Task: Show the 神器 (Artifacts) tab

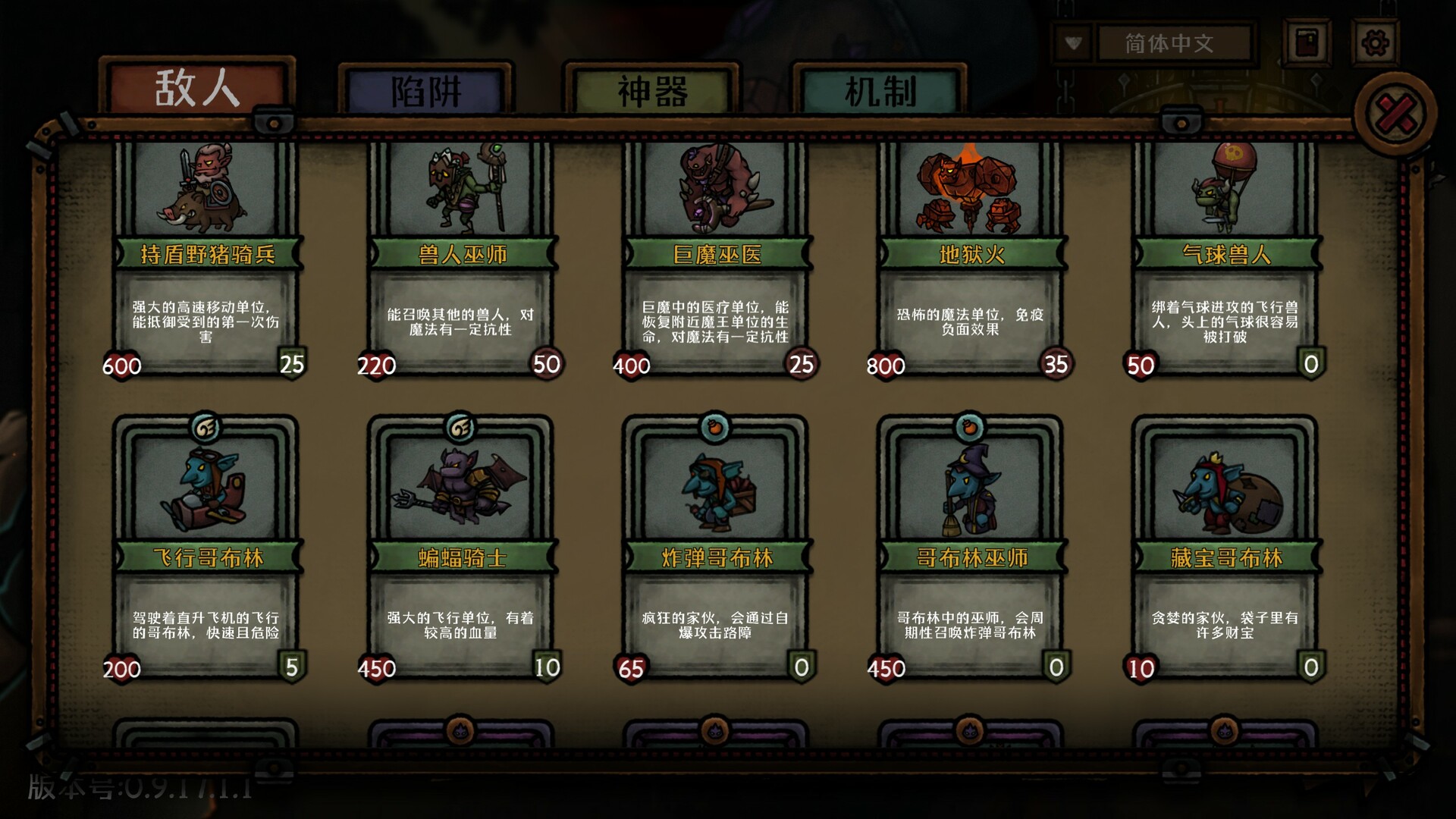Action: pyautogui.click(x=652, y=93)
